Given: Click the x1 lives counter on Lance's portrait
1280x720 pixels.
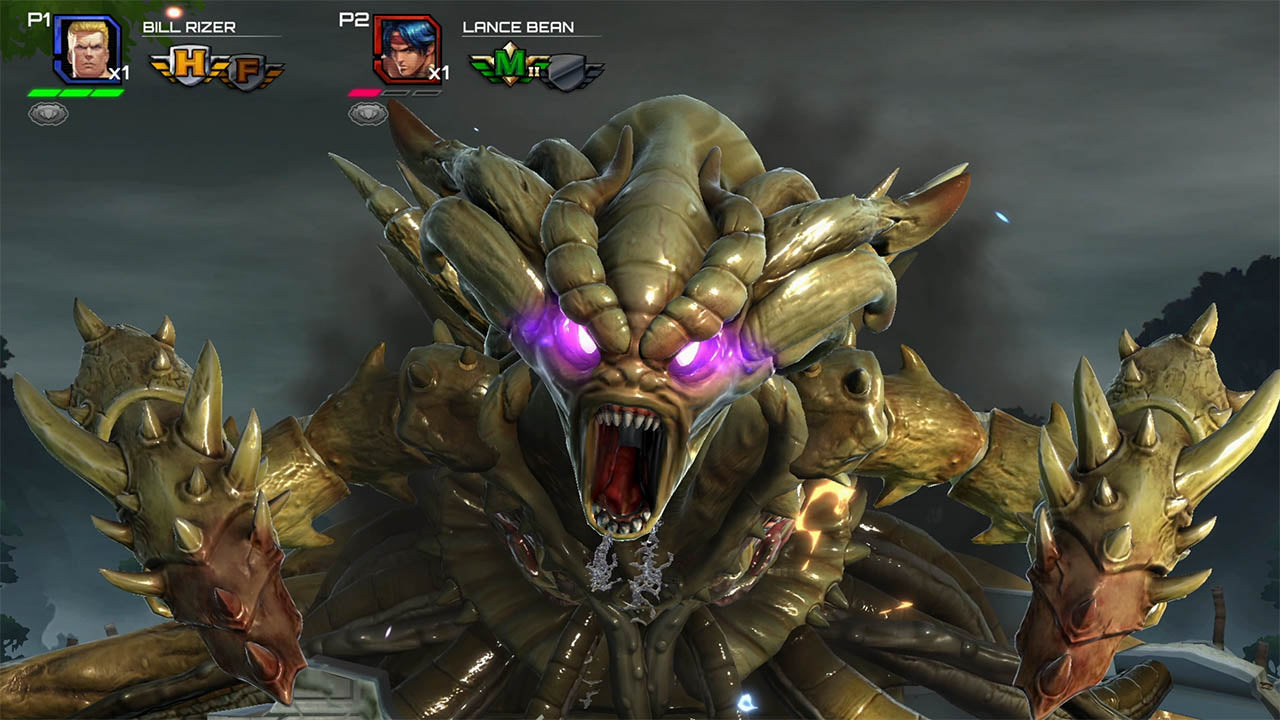Looking at the screenshot, I should (440, 72).
